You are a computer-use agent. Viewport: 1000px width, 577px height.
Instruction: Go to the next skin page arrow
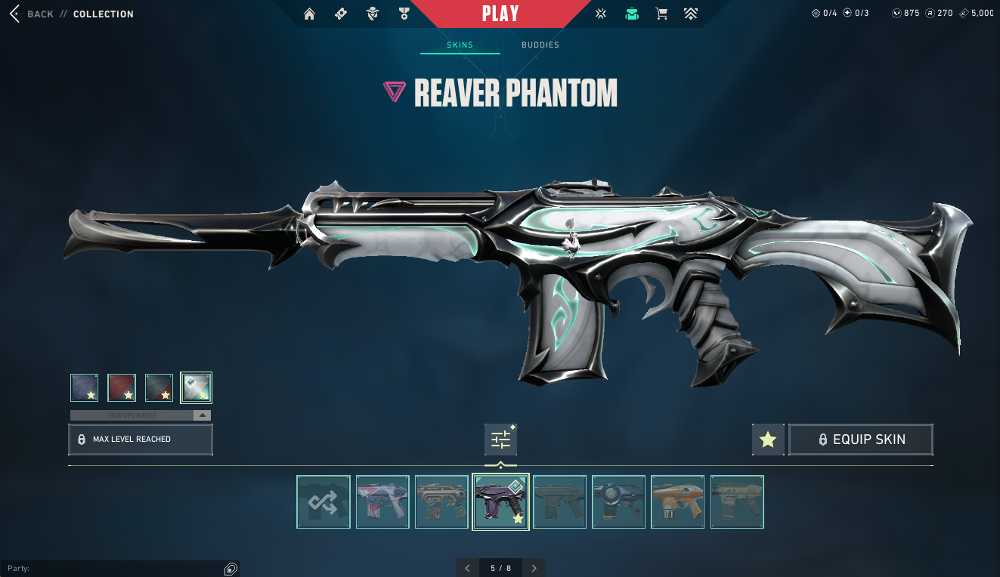pyautogui.click(x=534, y=568)
